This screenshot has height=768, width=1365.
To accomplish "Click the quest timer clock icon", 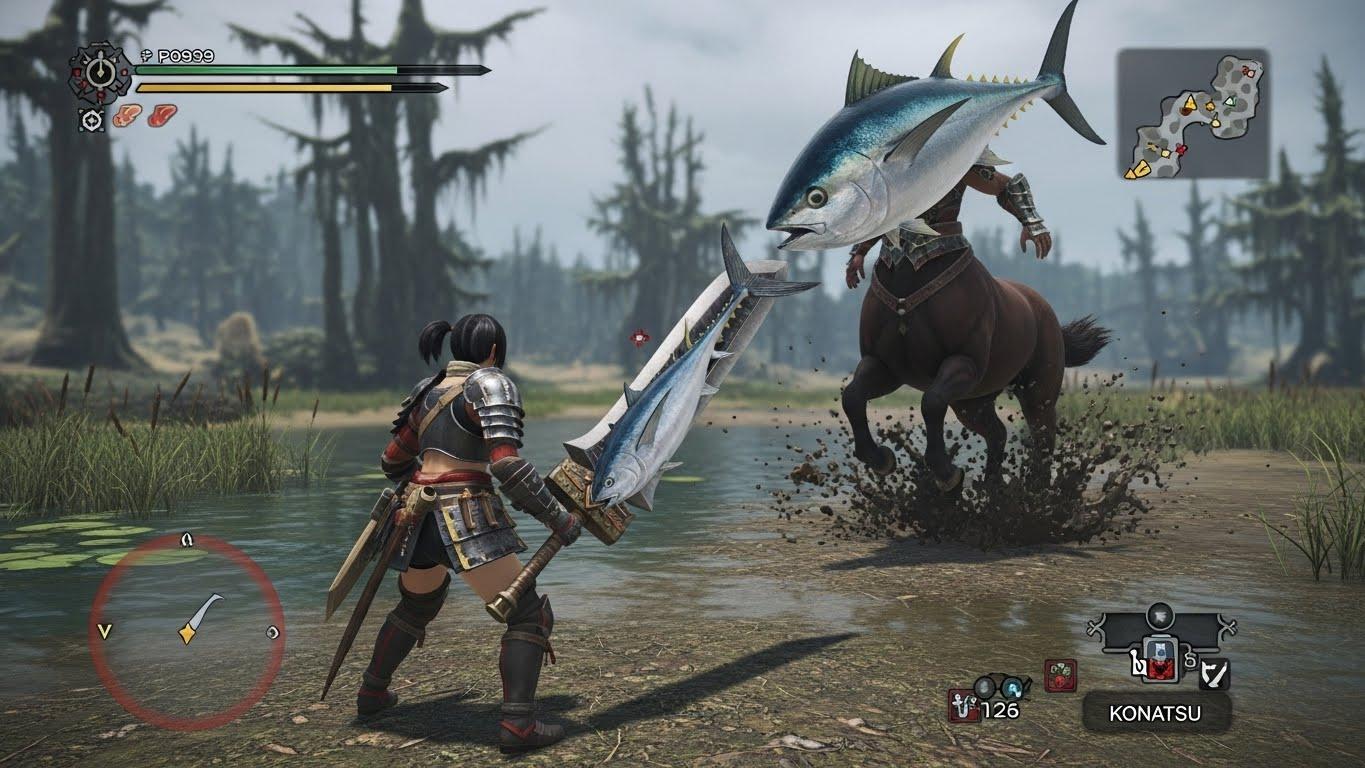I will 99,71.
